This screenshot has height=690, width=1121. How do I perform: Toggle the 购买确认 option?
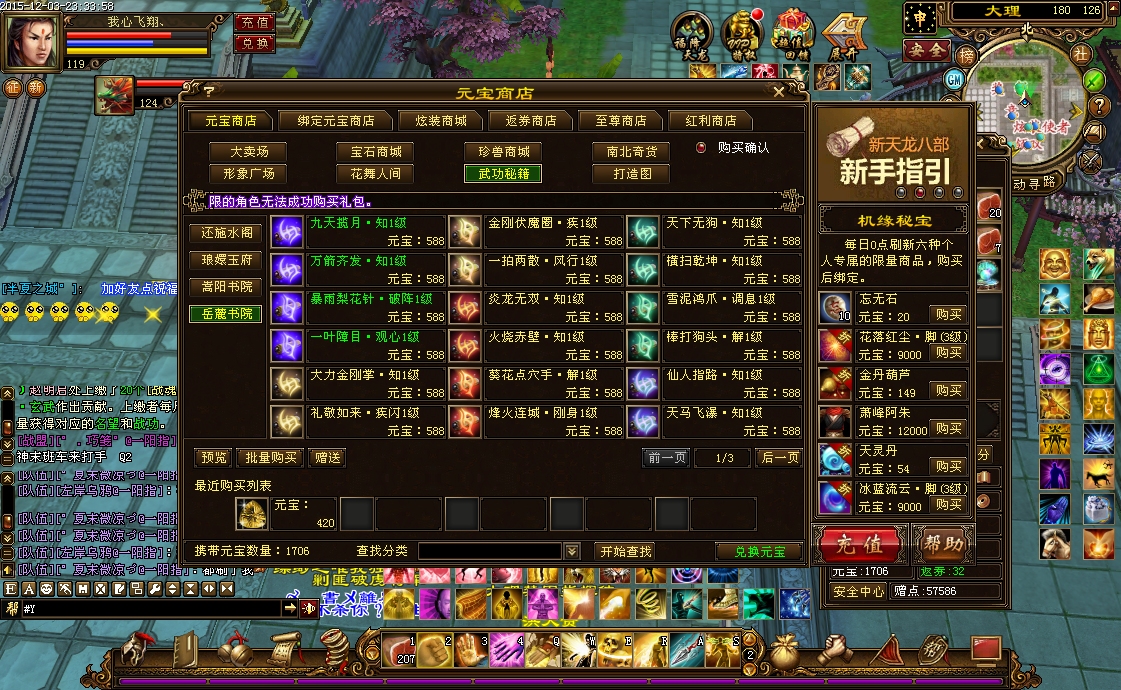coord(701,147)
